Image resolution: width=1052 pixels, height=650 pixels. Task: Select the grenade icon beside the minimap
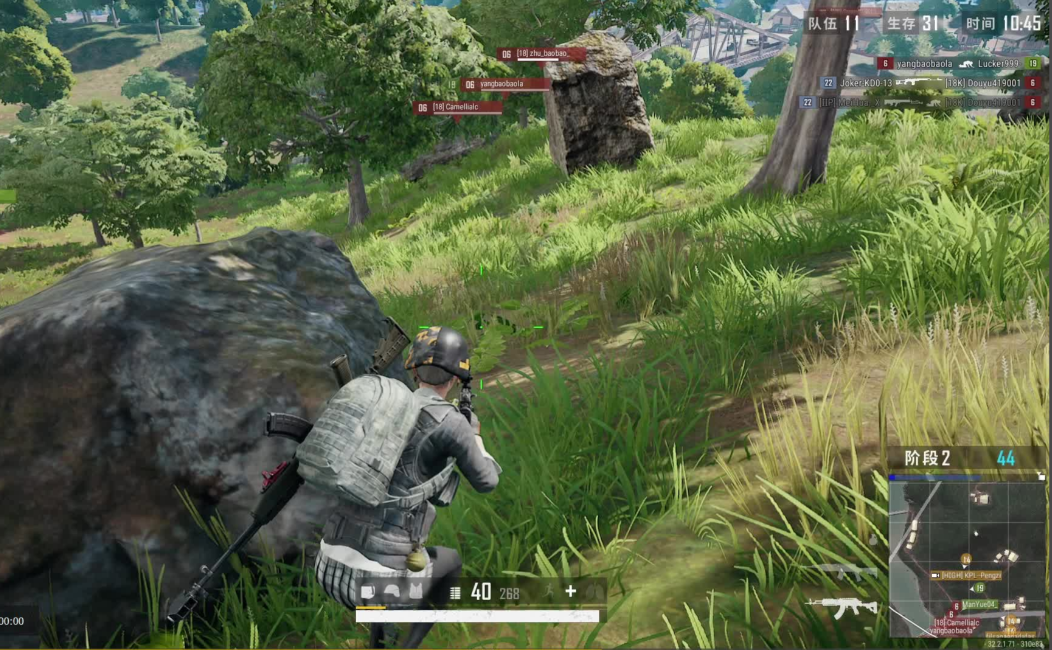(872, 538)
